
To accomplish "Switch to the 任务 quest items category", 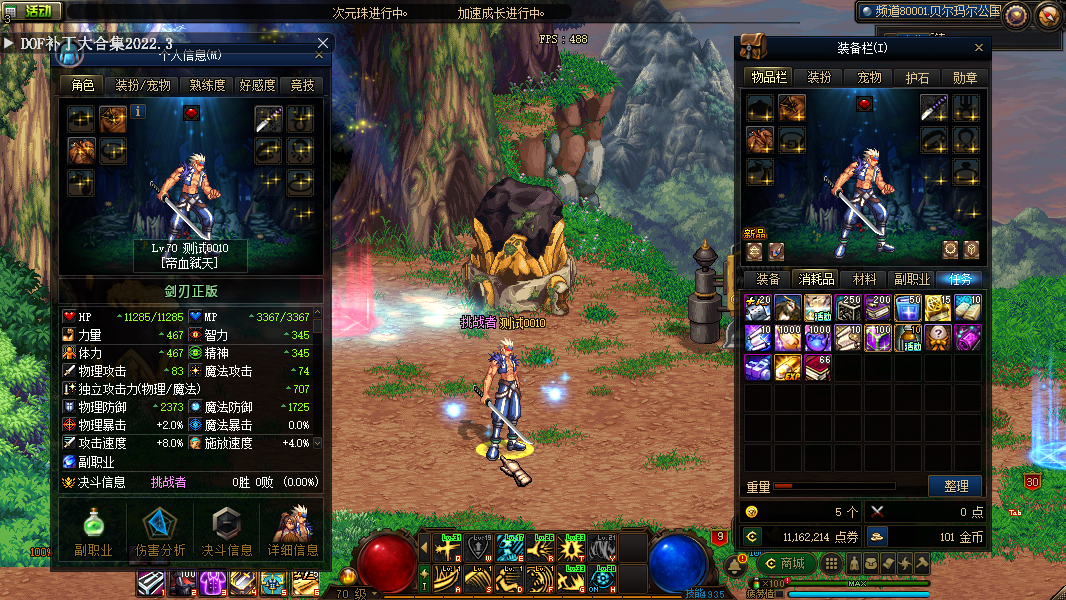I will (958, 279).
